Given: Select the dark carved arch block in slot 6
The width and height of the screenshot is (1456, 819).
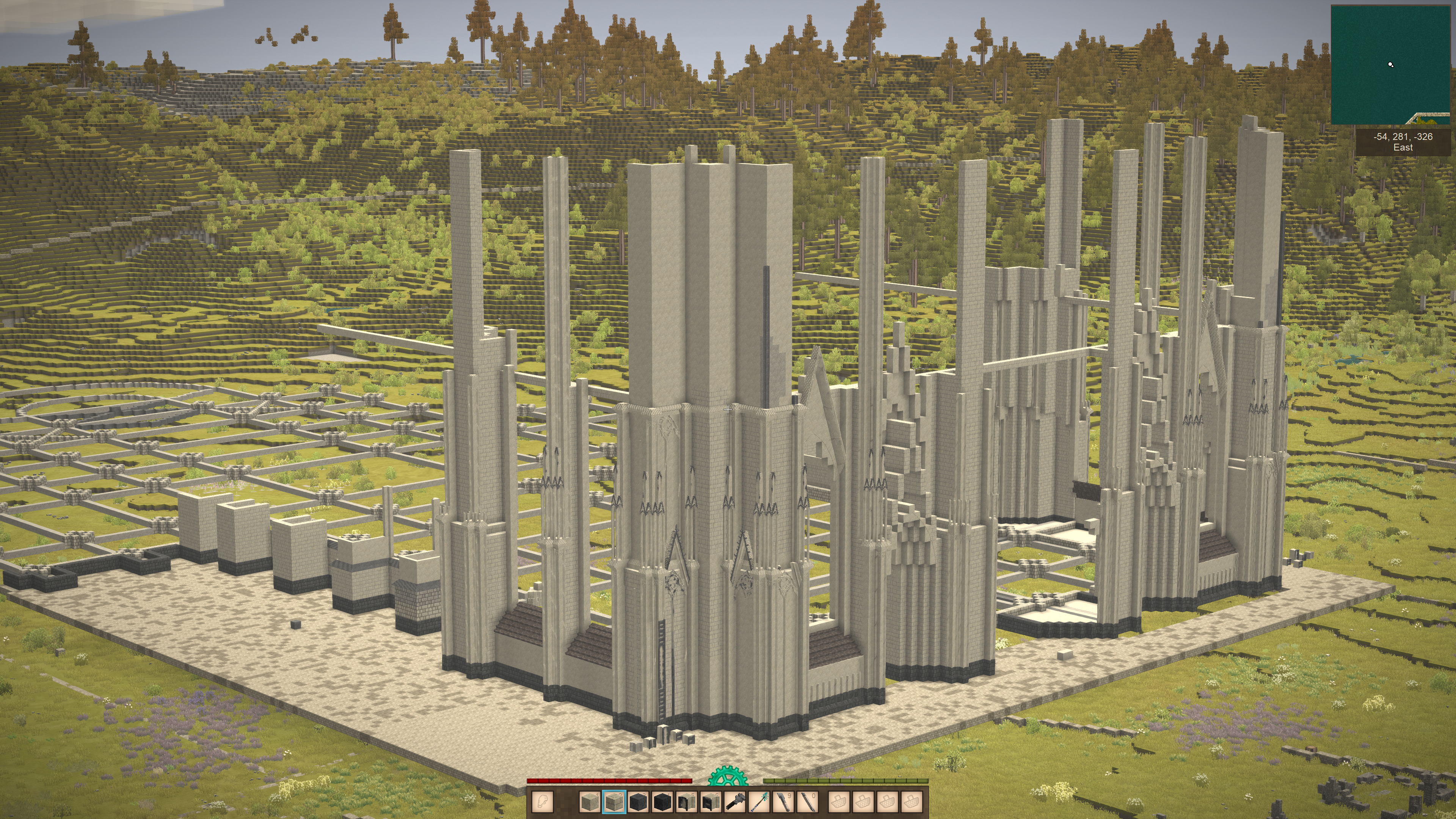Looking at the screenshot, I should pyautogui.click(x=711, y=802).
